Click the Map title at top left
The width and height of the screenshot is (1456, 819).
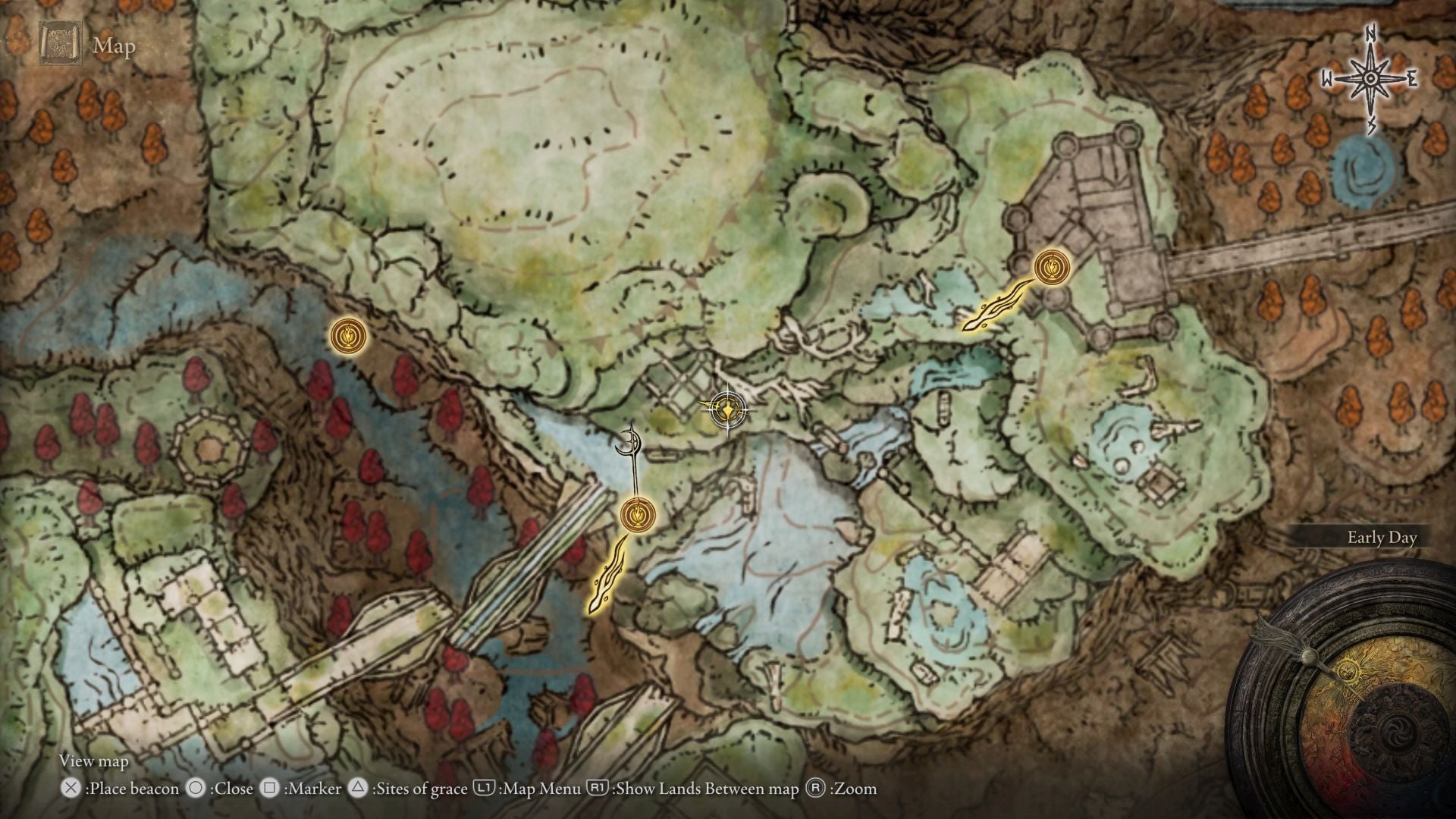click(x=114, y=47)
